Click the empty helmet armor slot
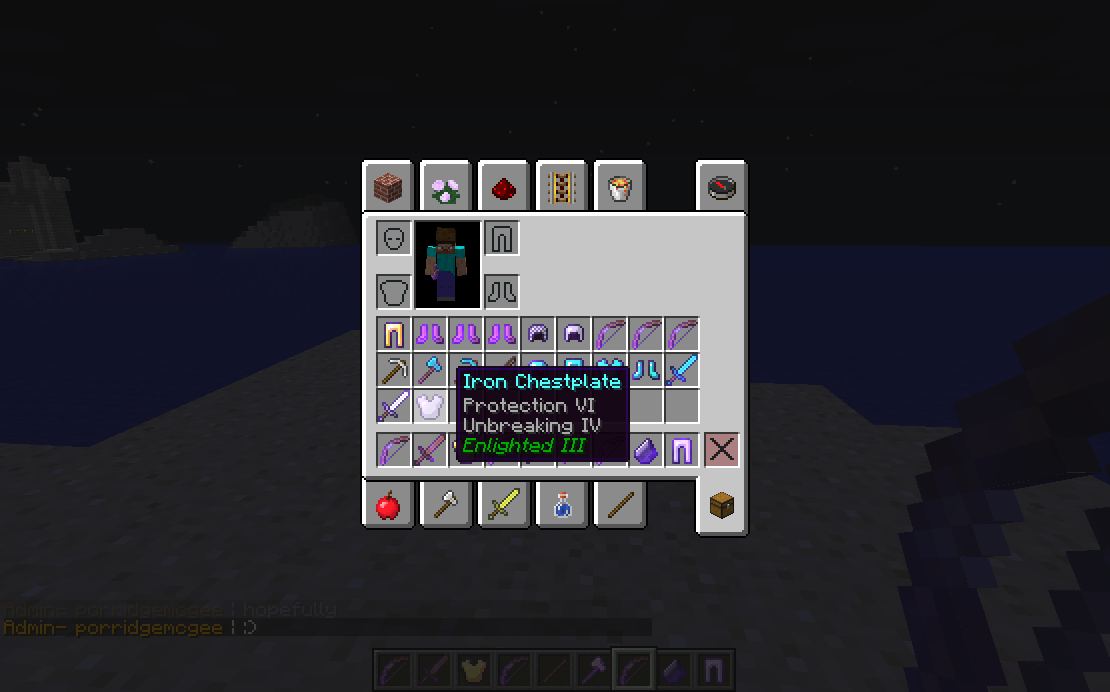Image resolution: width=1110 pixels, height=692 pixels. point(394,238)
